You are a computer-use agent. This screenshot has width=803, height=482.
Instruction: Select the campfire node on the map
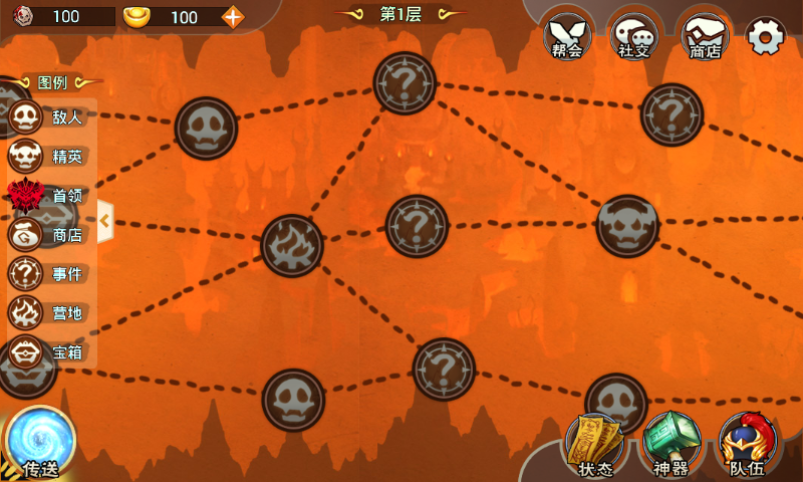tap(292, 245)
